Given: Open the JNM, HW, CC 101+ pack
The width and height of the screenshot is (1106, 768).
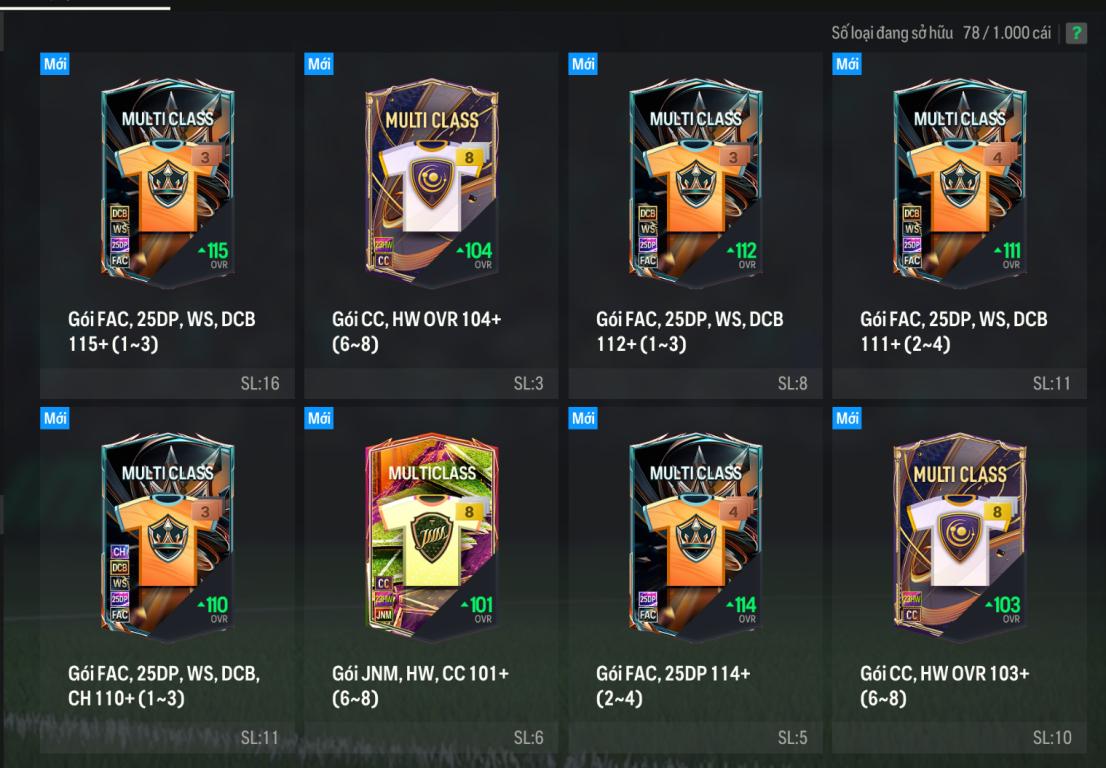Looking at the screenshot, I should click(431, 534).
